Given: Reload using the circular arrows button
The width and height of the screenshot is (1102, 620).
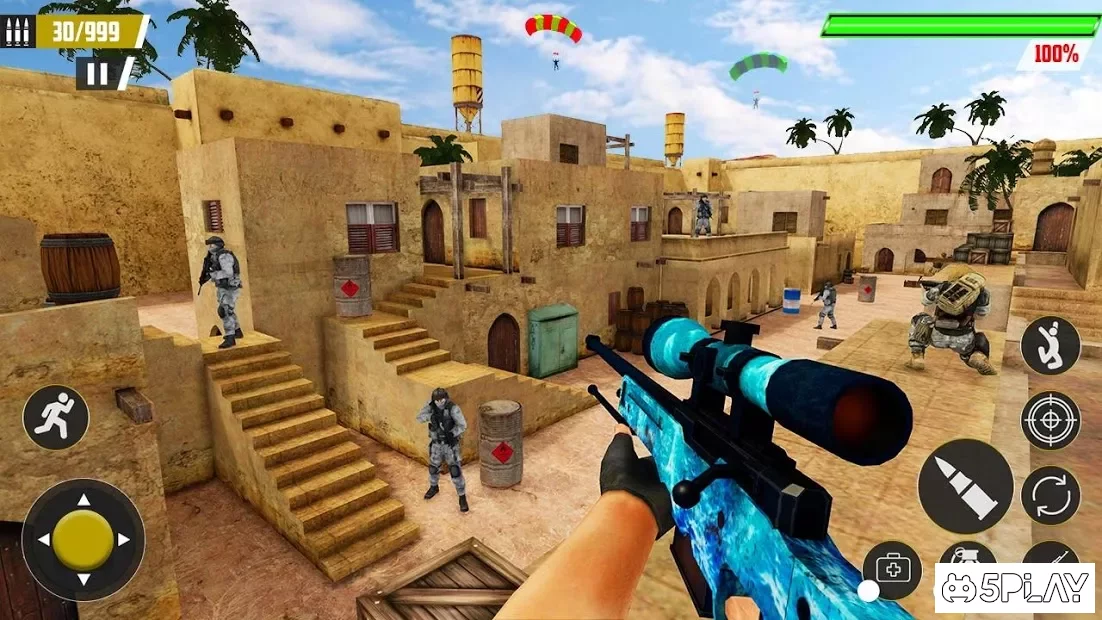Looking at the screenshot, I should pos(1050,495).
